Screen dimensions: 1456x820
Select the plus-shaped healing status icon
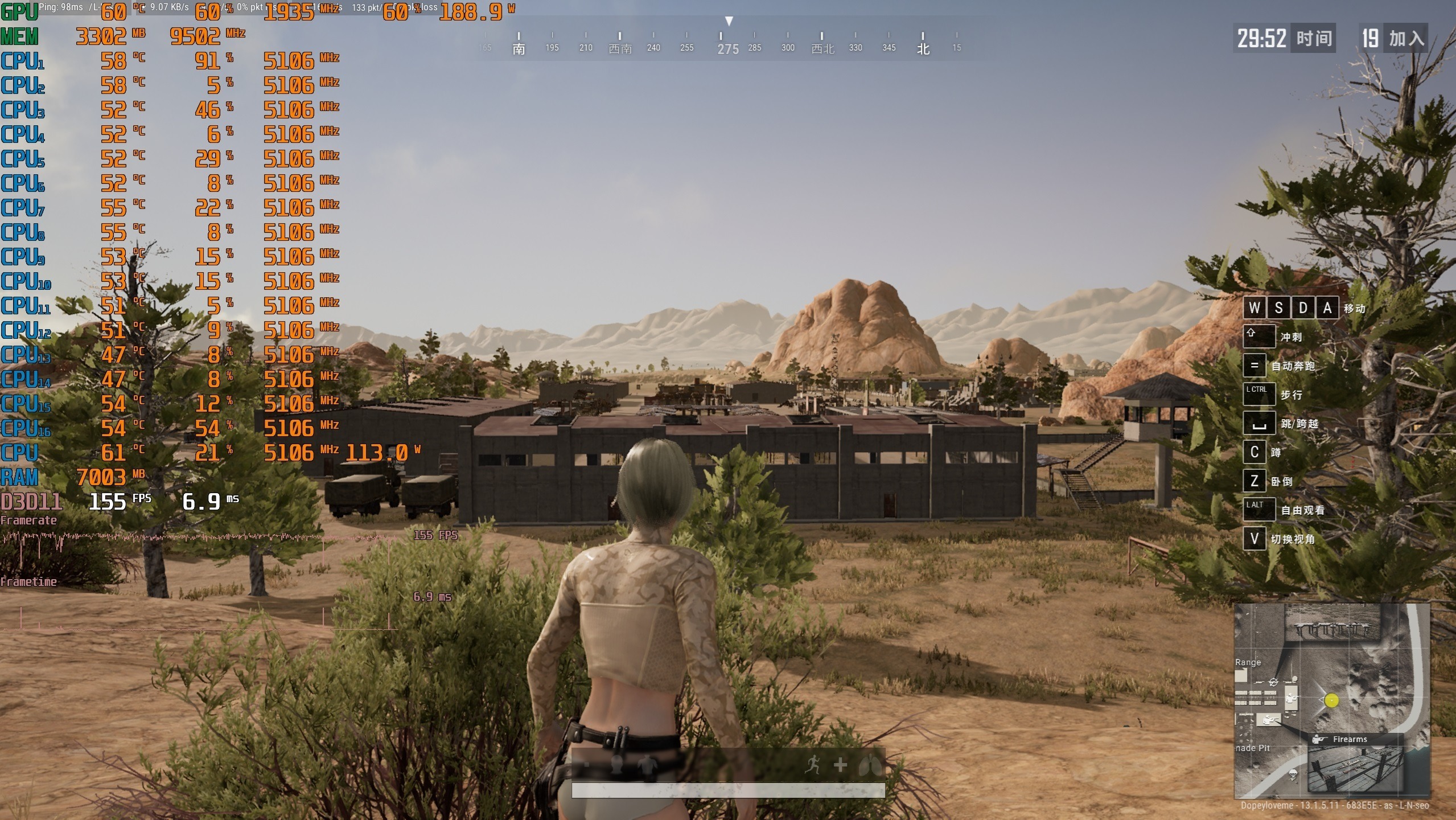click(x=840, y=765)
